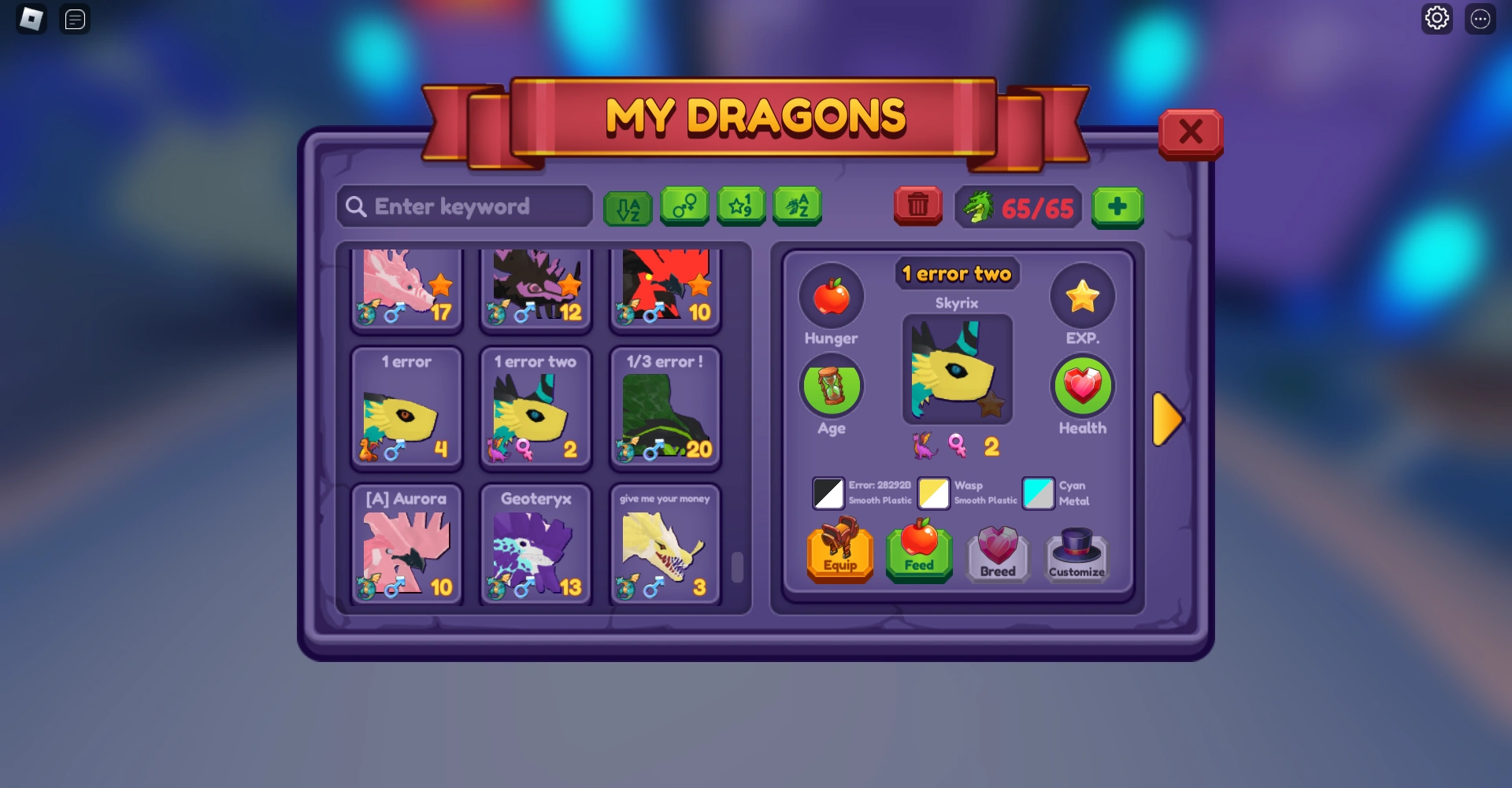The image size is (1512, 788).
Task: Select the Wasp Smooth Plastic color swatch
Action: tap(933, 494)
